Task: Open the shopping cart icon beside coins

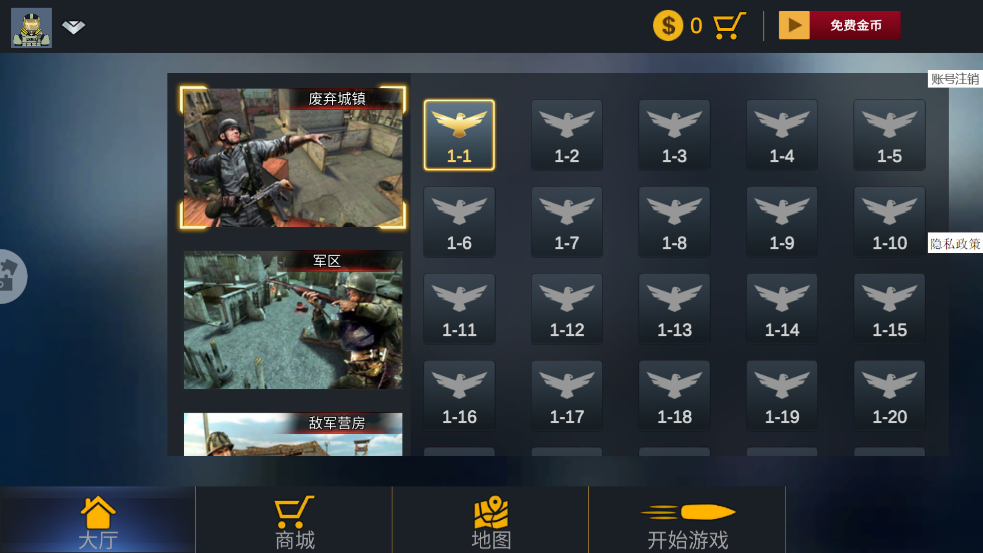Action: point(730,25)
